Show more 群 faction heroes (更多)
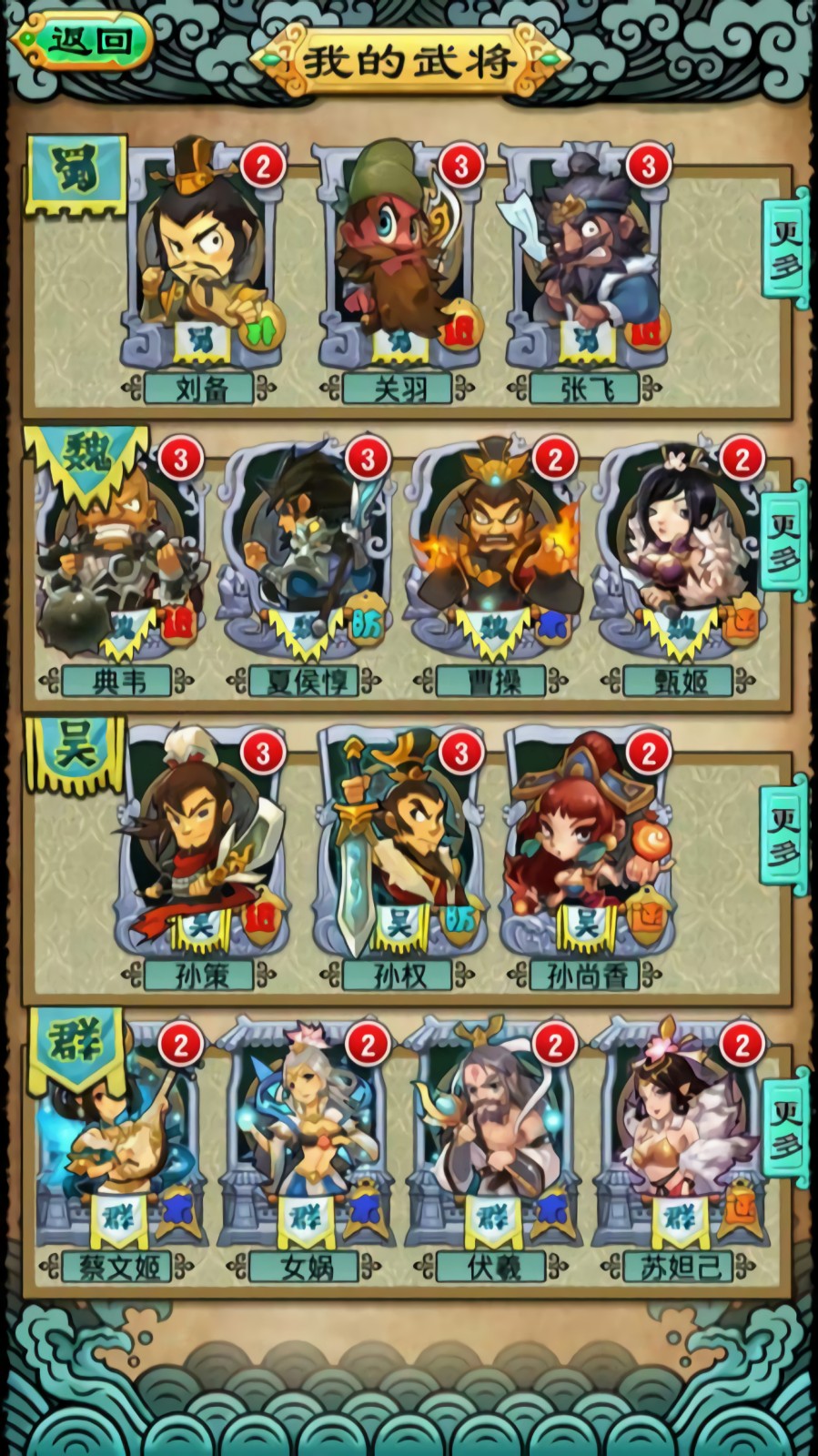This screenshot has height=1456, width=818. pos(785,1127)
